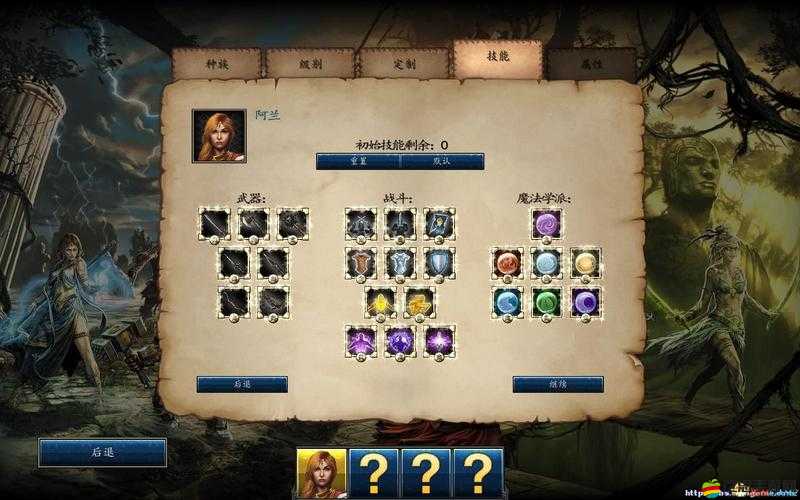This screenshot has width=800, height=500.
Task: Click the 后退 button on the parchment panel
Action: coord(241,384)
